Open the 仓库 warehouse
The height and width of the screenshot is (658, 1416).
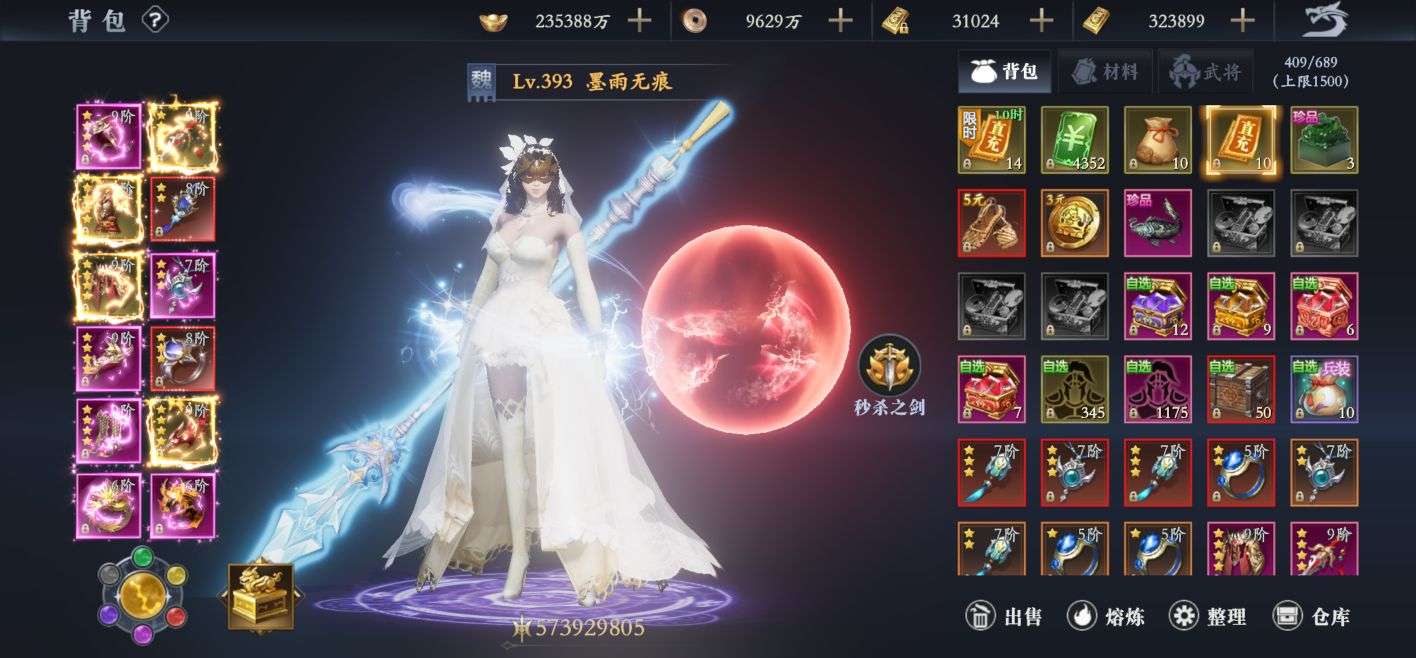click(x=1312, y=616)
